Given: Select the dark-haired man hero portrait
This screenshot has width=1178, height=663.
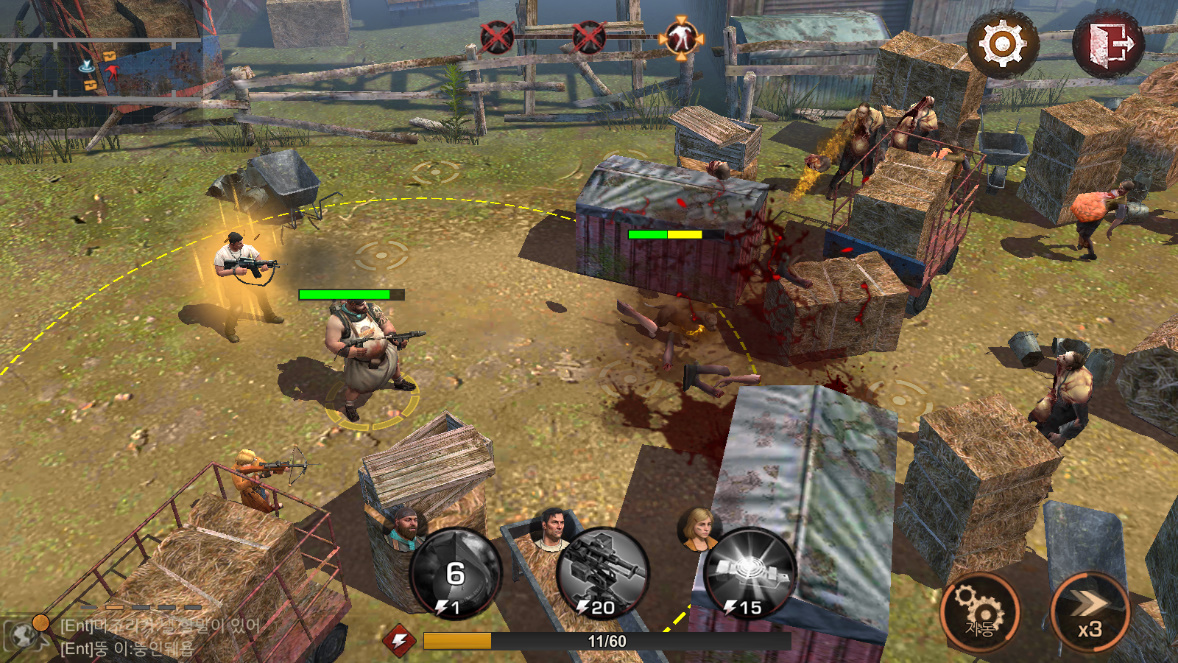Looking at the screenshot, I should click(551, 525).
